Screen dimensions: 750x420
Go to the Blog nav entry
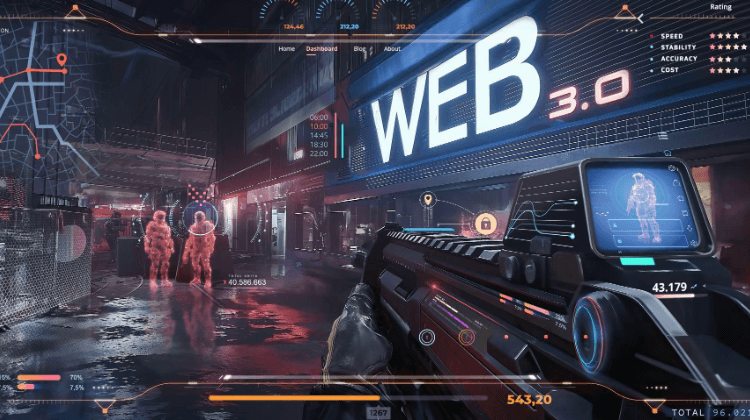point(360,49)
